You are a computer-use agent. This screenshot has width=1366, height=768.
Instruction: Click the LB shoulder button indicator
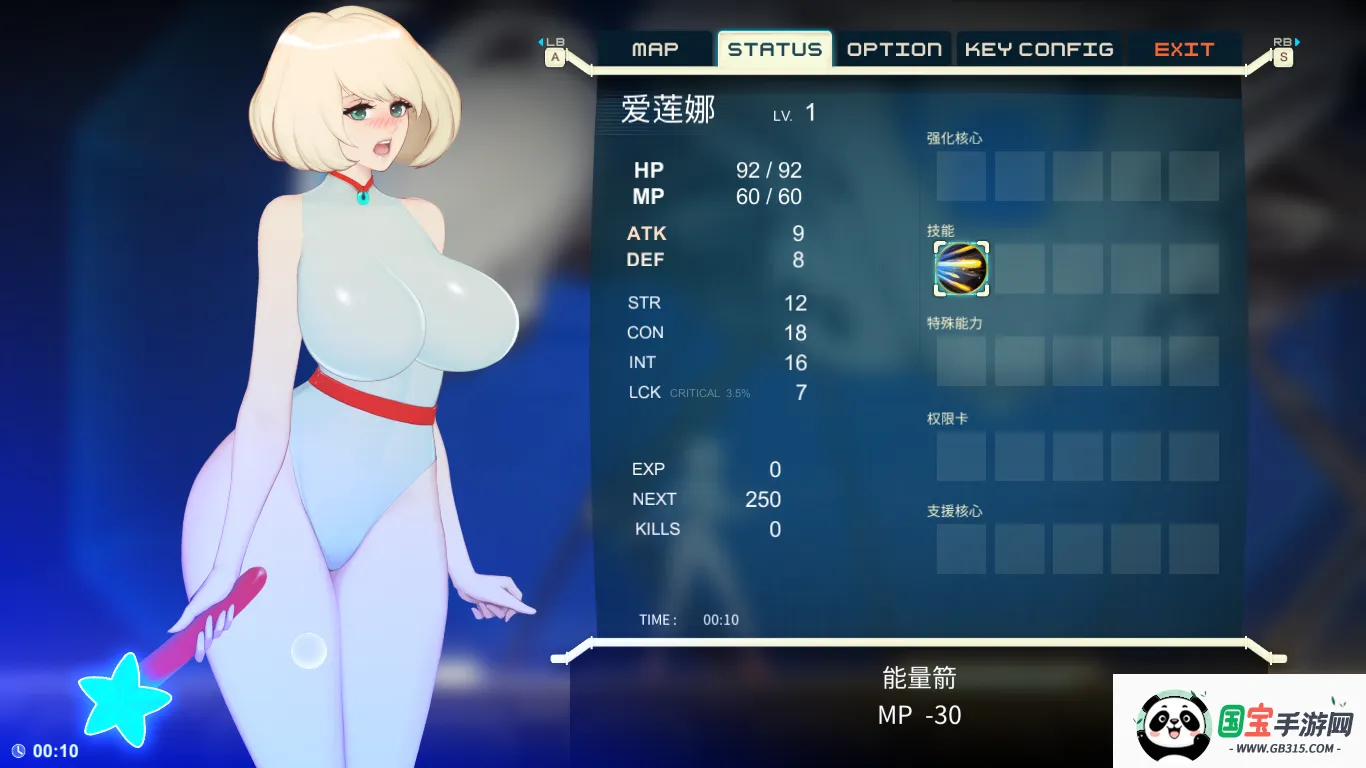pos(555,42)
